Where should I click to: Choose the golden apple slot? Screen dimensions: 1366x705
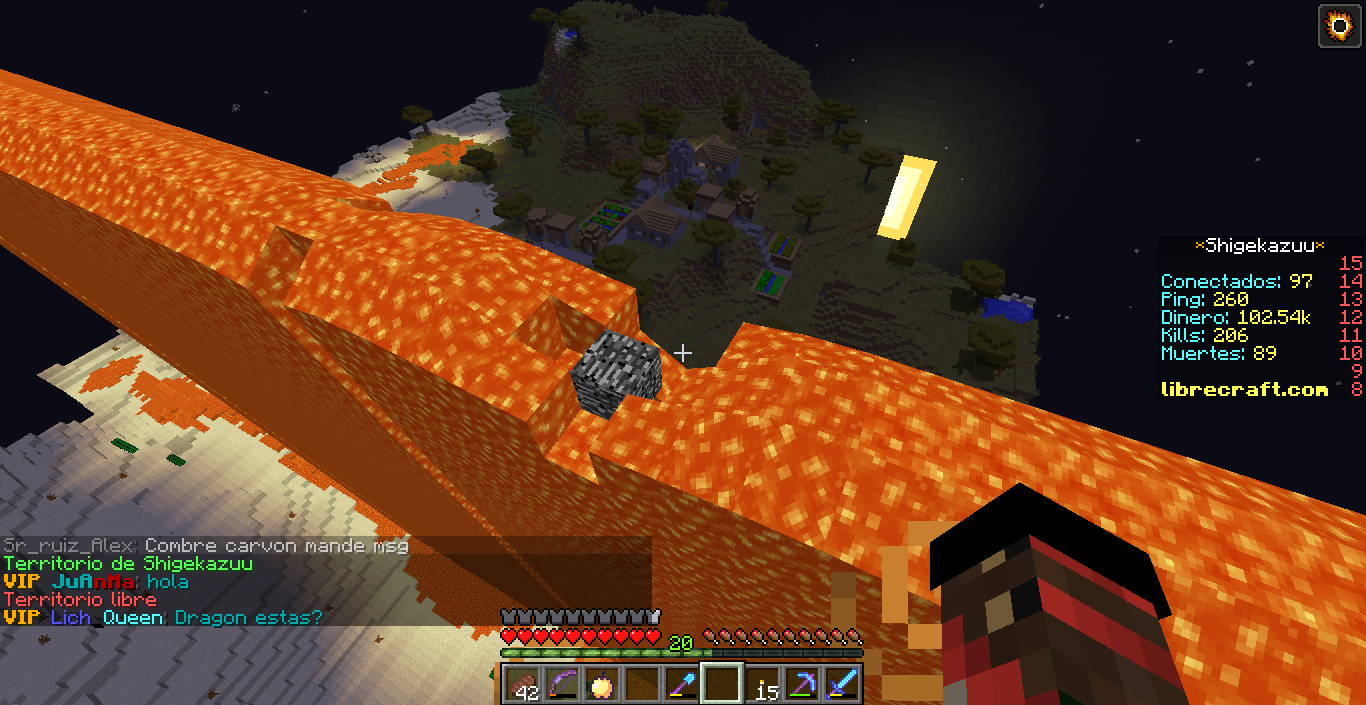[601, 685]
